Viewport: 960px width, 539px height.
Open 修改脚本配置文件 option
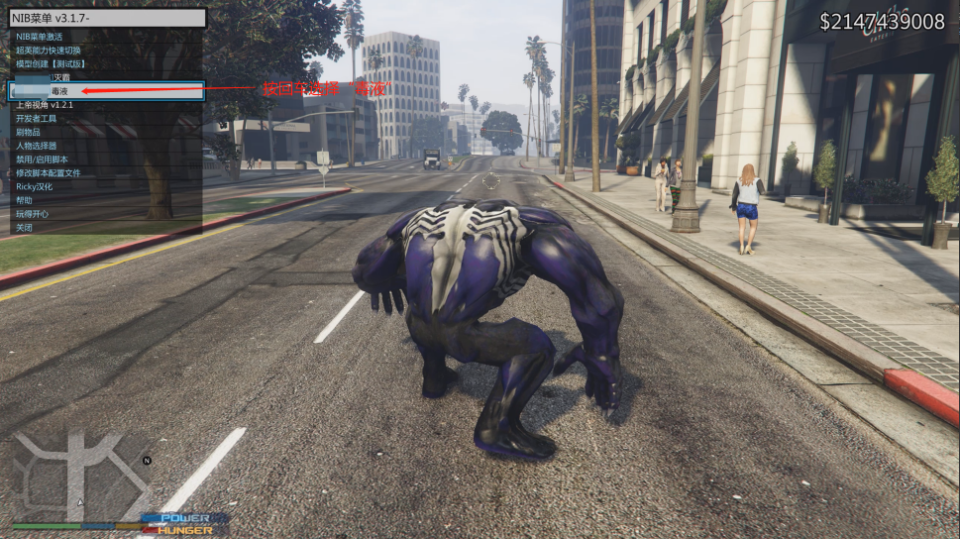[x=48, y=173]
